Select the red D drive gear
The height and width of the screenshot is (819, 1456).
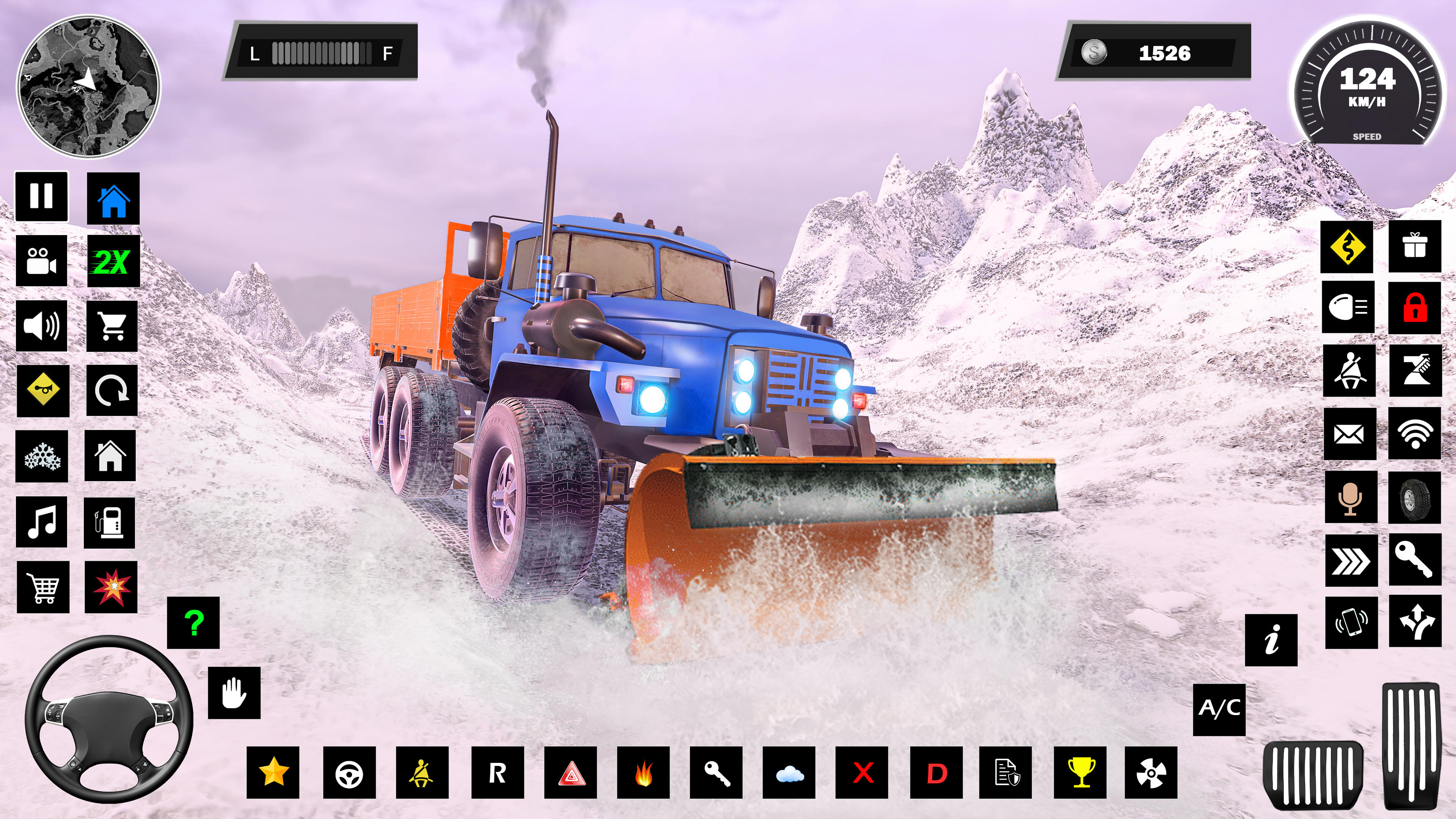(936, 773)
